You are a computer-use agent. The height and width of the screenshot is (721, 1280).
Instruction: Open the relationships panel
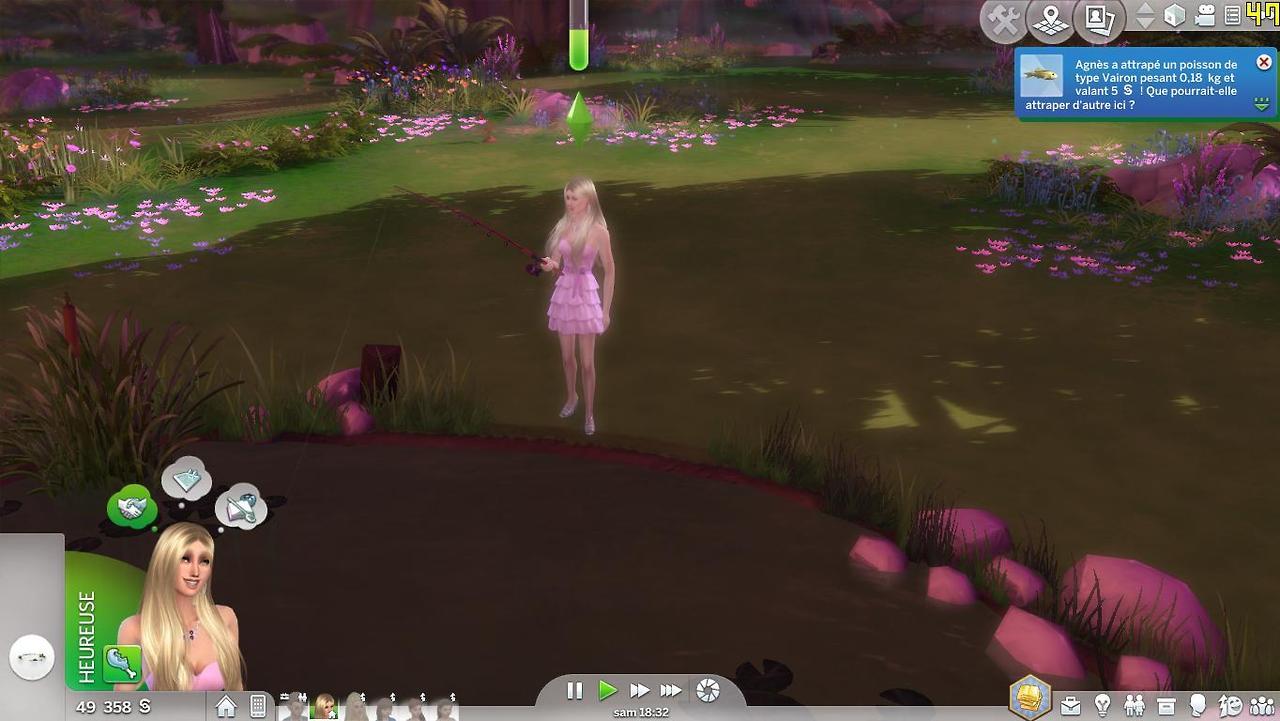click(x=1134, y=706)
